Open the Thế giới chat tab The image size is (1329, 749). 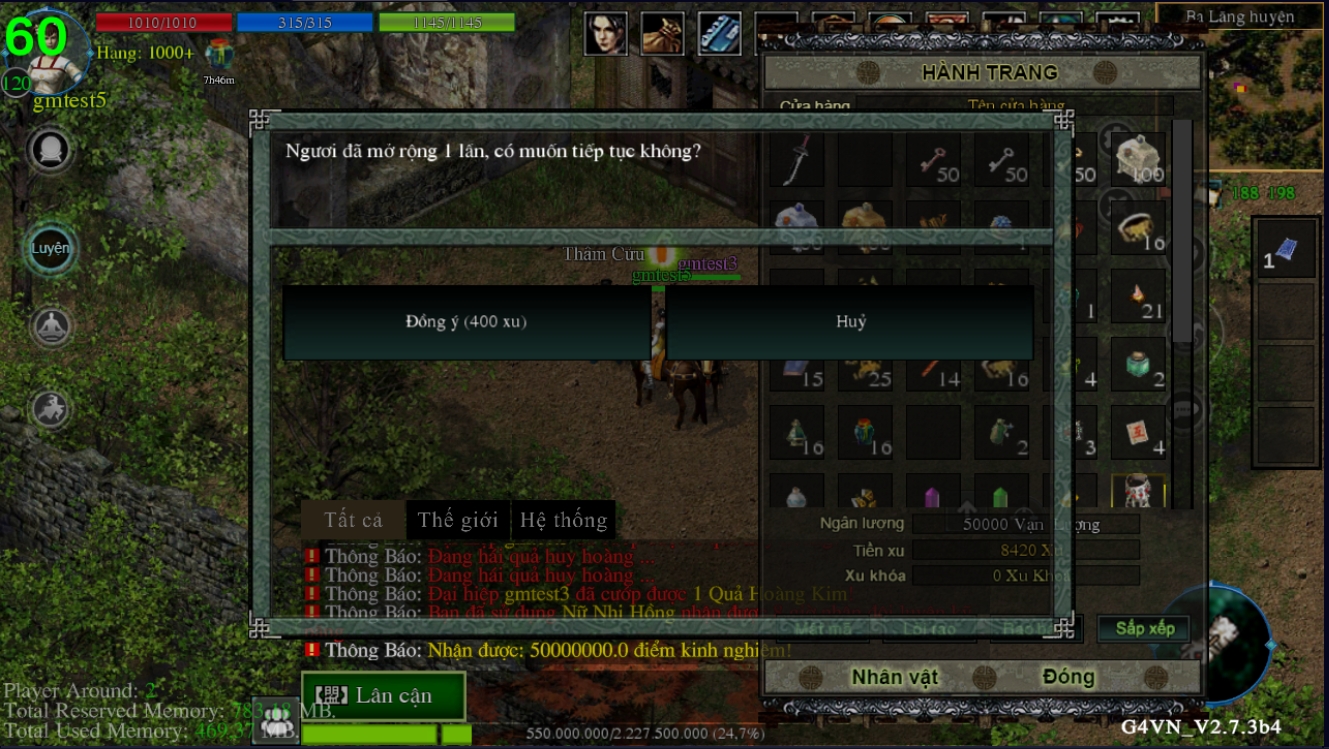458,520
